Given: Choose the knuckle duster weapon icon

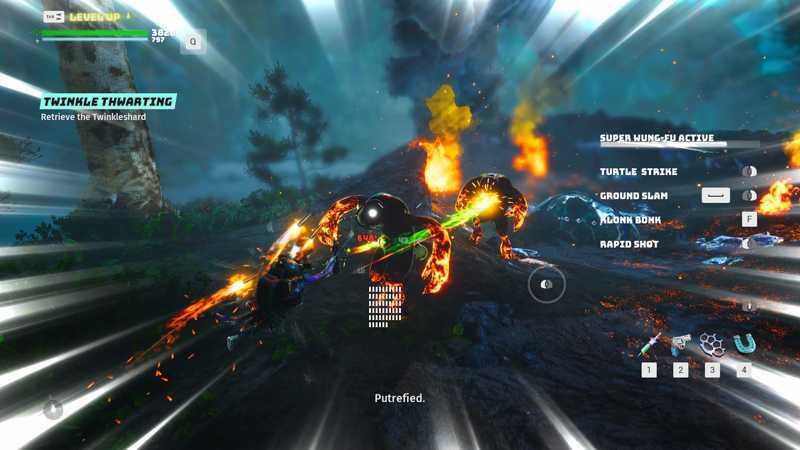Looking at the screenshot, I should pos(712,345).
